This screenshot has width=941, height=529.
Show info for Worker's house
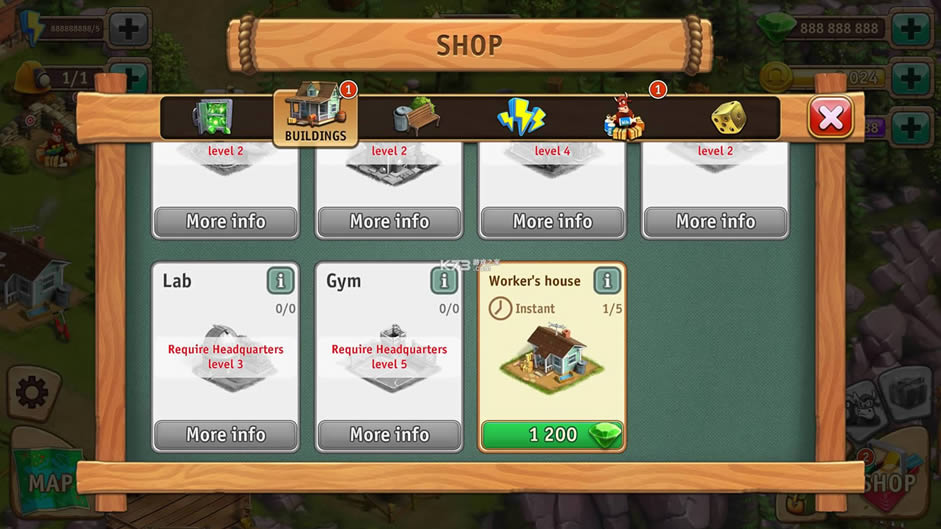(x=607, y=281)
